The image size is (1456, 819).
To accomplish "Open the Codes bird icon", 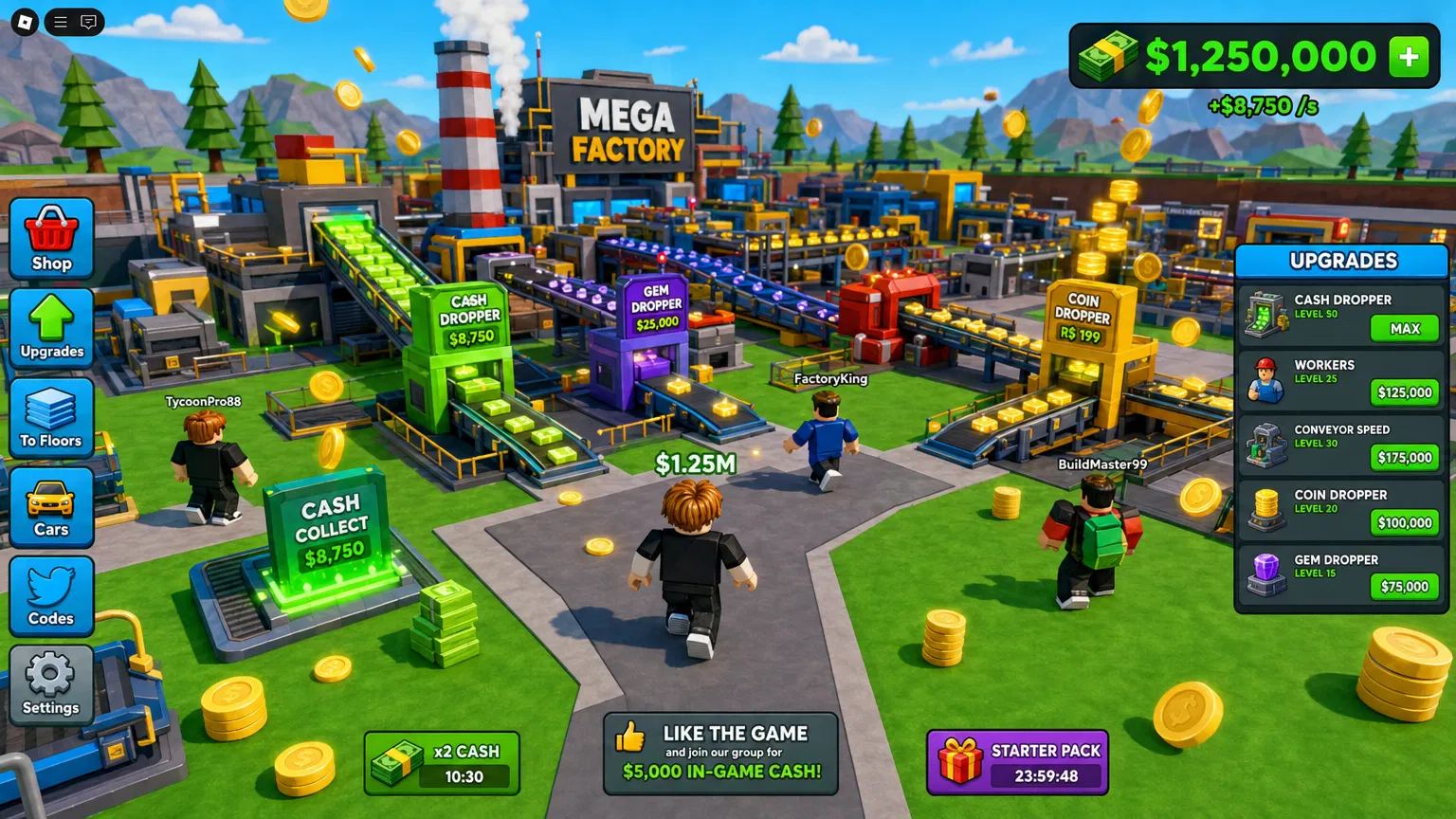I will (51, 588).
